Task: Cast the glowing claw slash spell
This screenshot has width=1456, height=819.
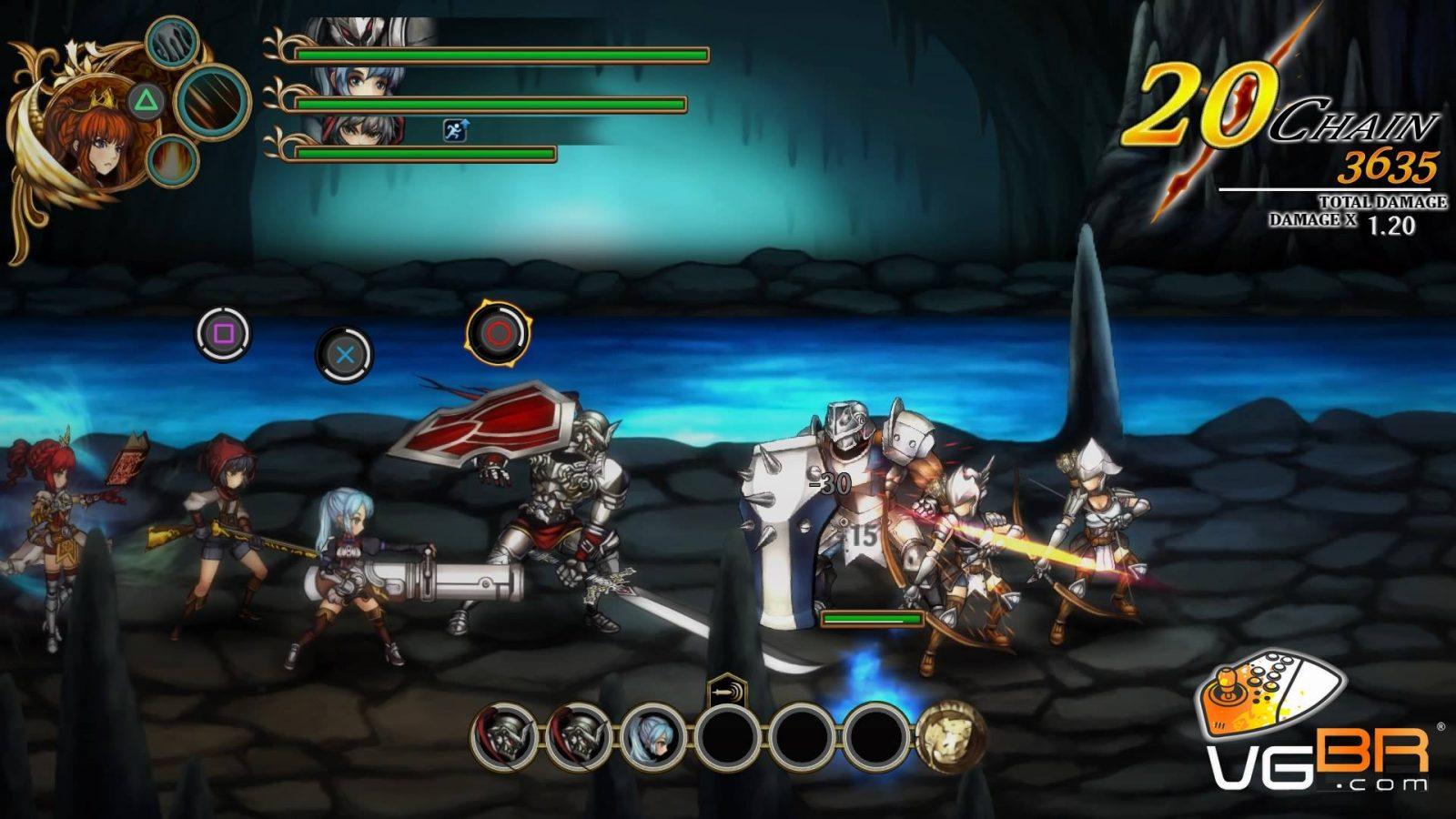Action: click(x=213, y=100)
